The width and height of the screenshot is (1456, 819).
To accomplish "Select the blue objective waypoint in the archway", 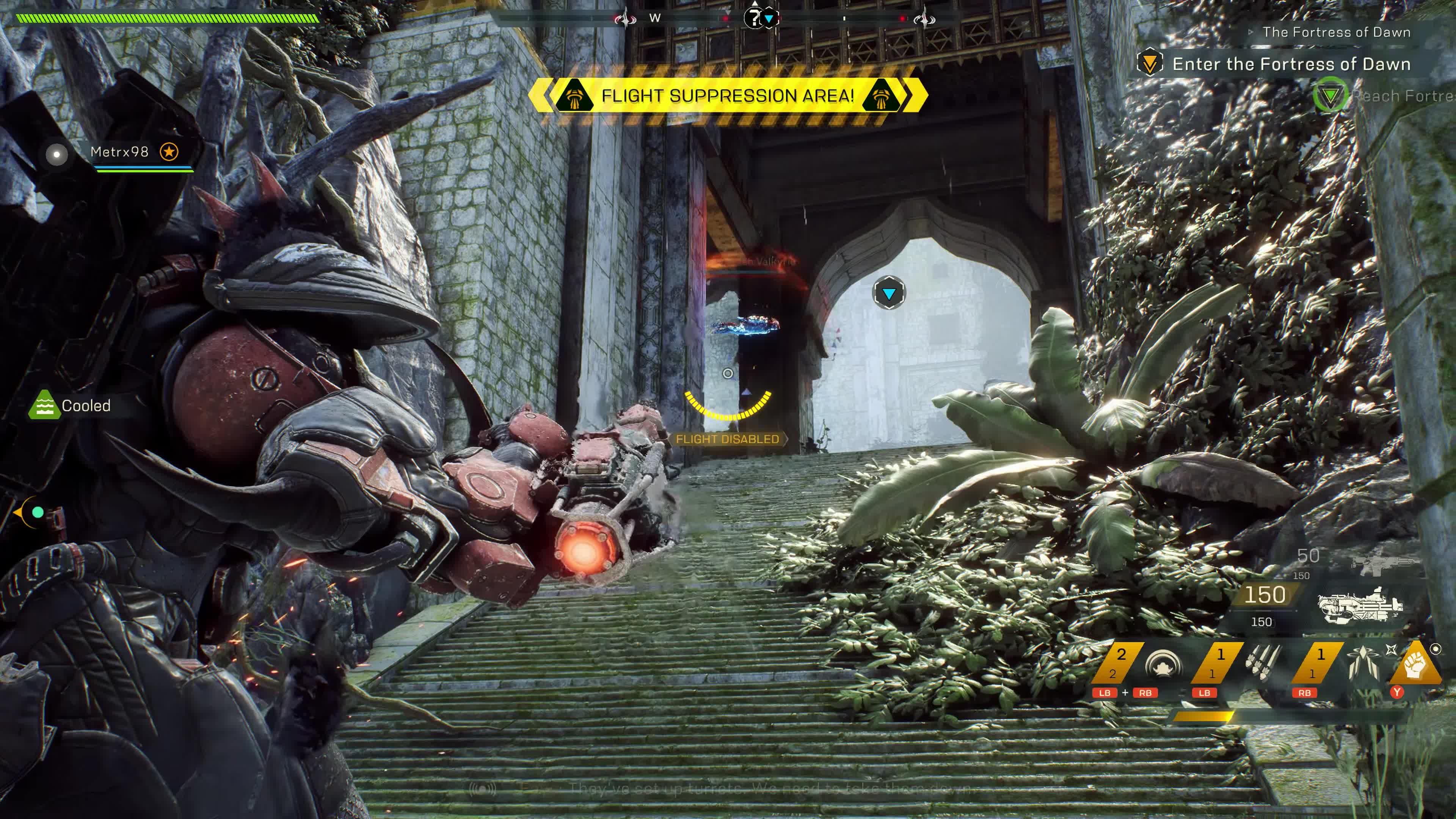I will 888,293.
